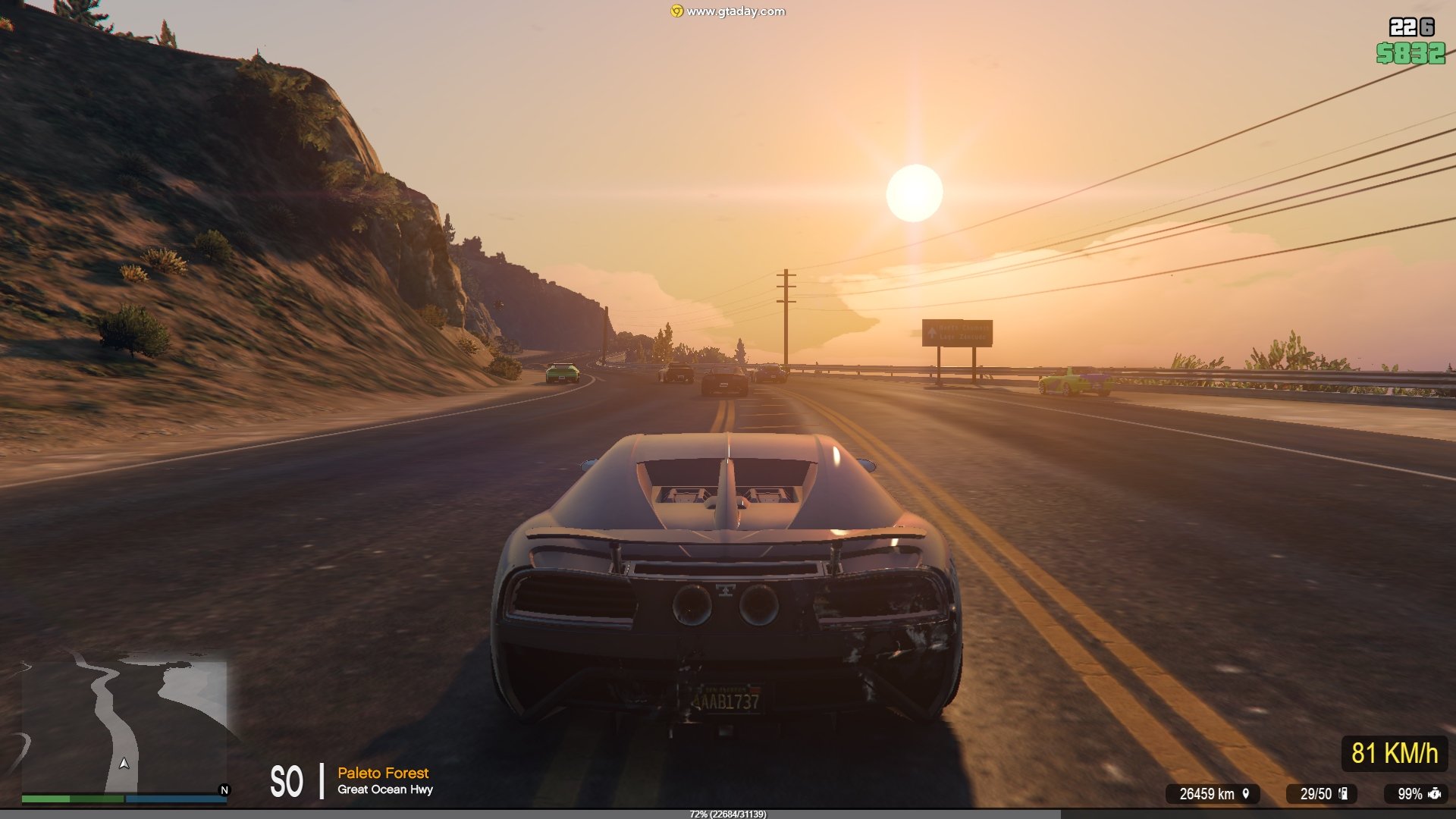Click the odometer location pin icon
This screenshot has width=1456, height=819.
click(1245, 793)
